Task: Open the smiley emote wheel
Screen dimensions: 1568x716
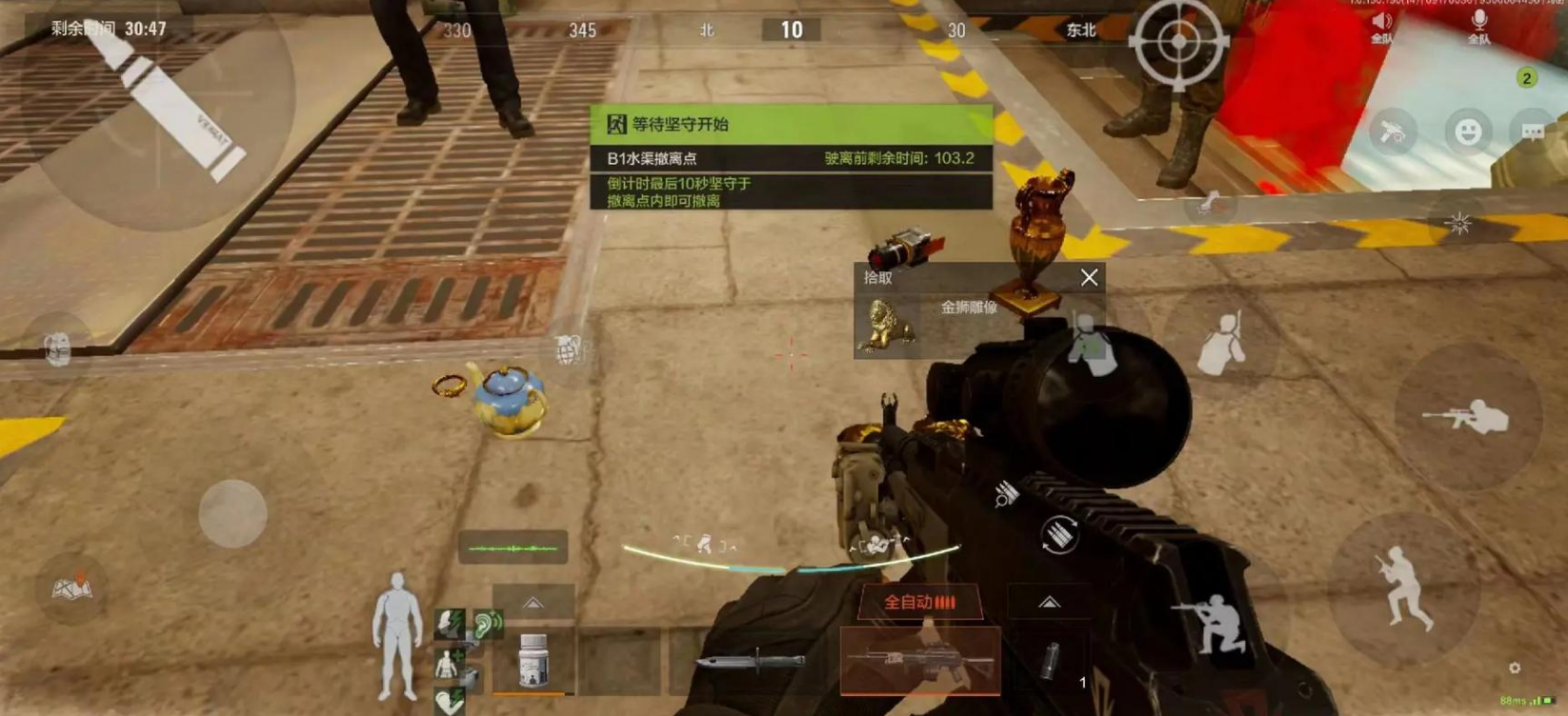Action: (1467, 131)
